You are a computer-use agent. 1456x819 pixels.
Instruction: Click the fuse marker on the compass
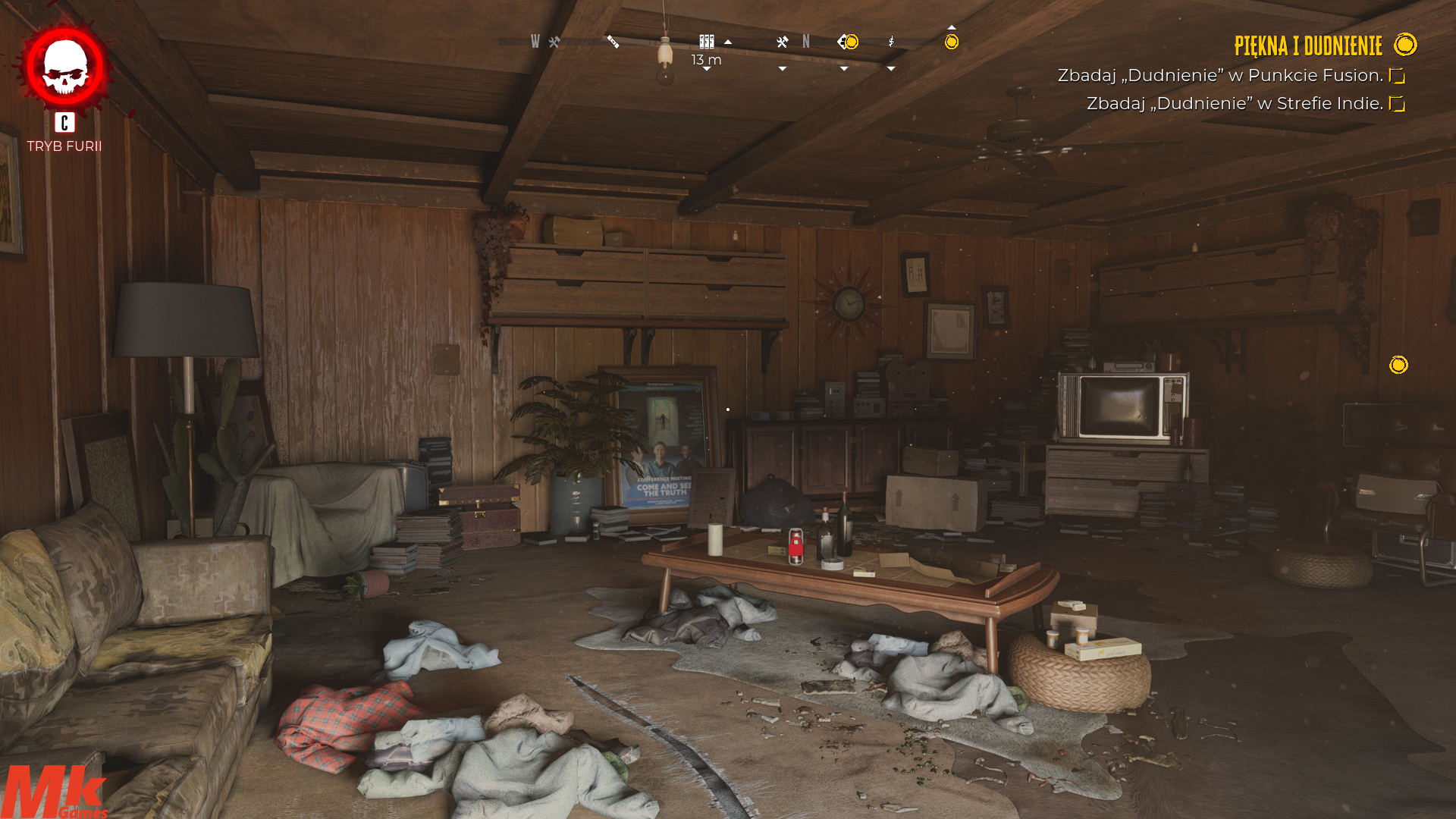613,42
